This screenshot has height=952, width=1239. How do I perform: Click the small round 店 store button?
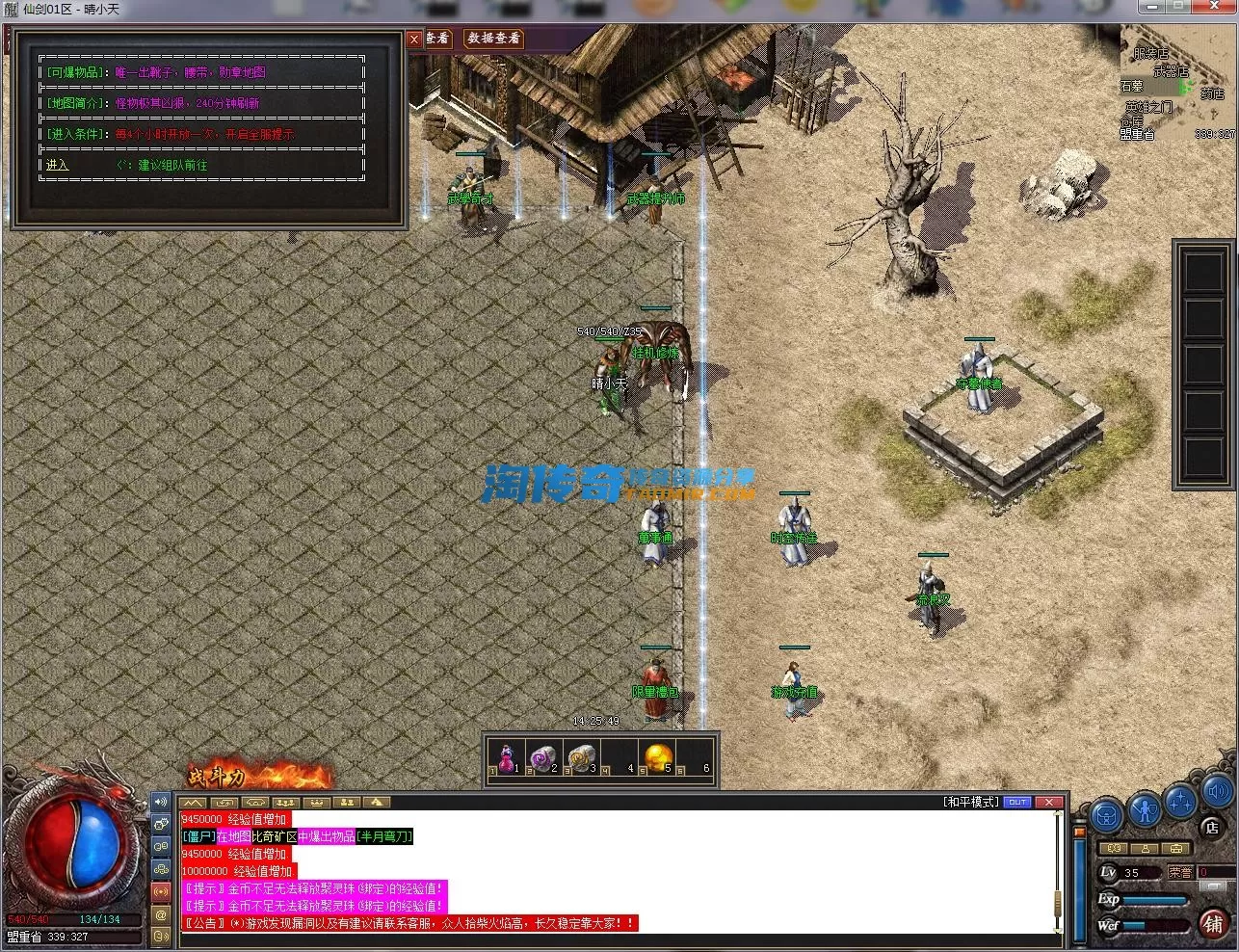click(x=1212, y=827)
